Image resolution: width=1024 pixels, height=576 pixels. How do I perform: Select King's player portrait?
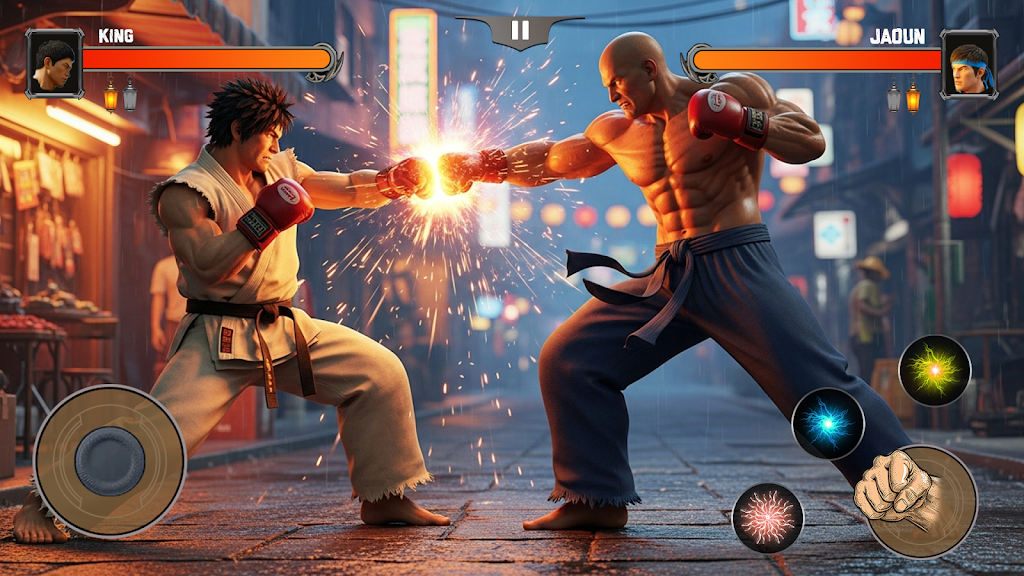pyautogui.click(x=54, y=63)
